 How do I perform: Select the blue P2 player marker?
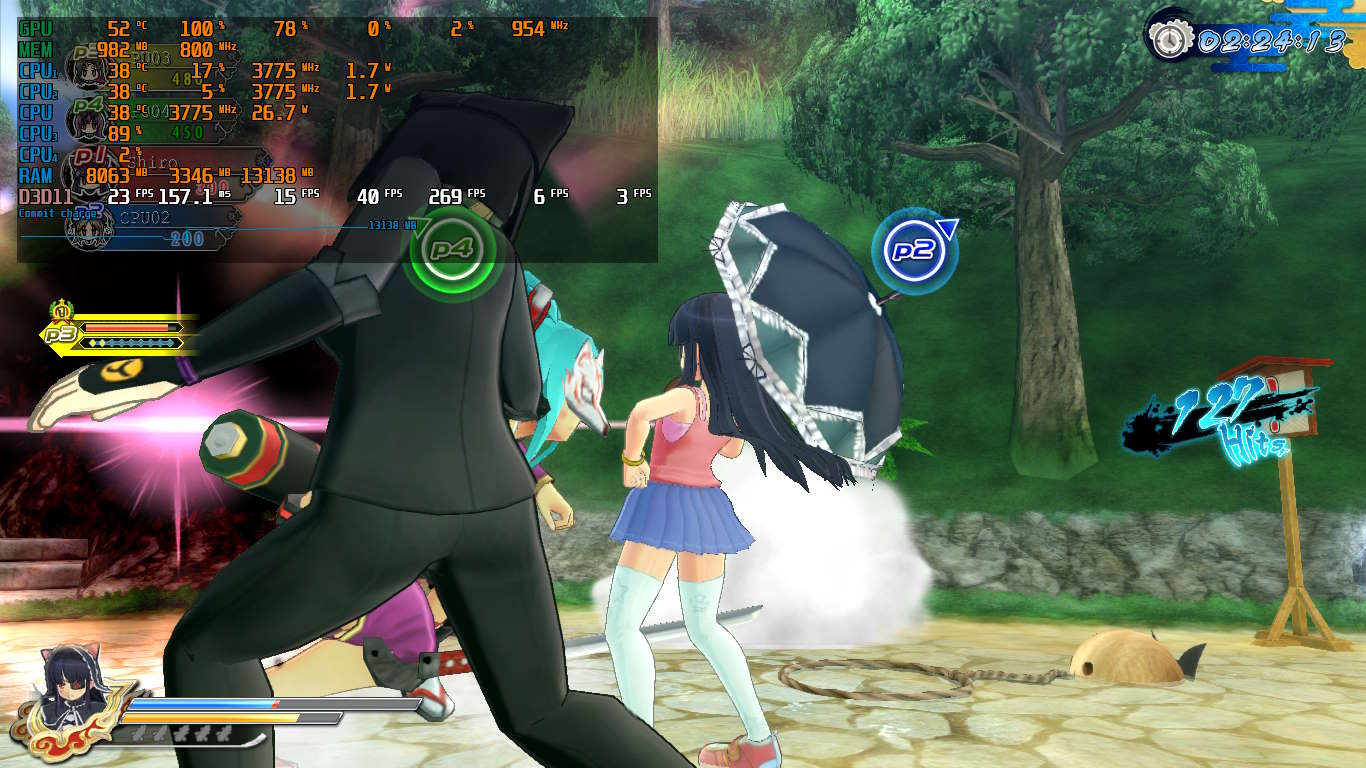click(x=914, y=250)
